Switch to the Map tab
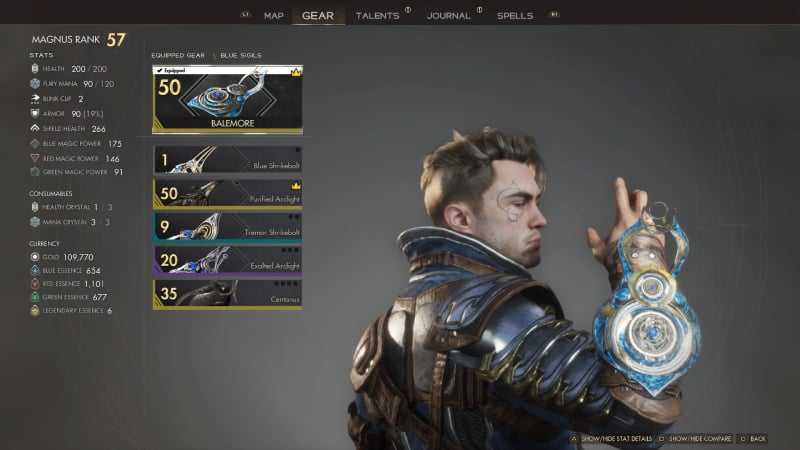 click(x=274, y=16)
